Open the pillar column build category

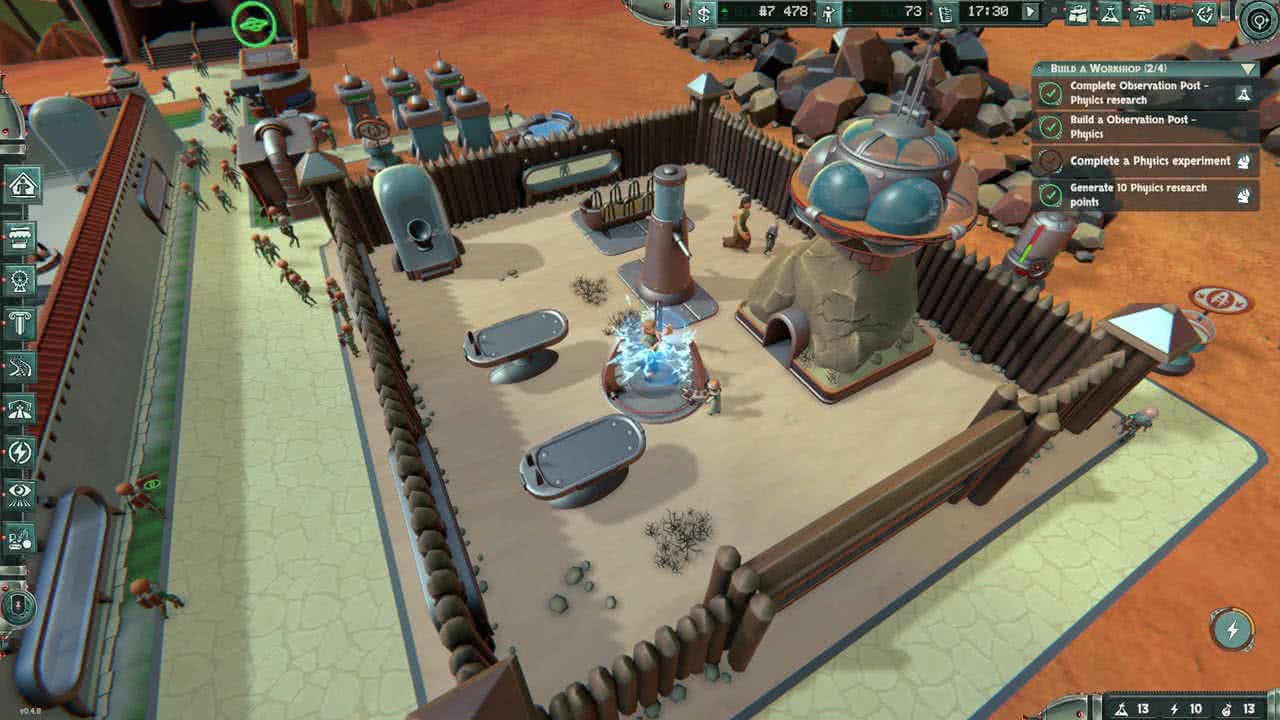pos(21,321)
